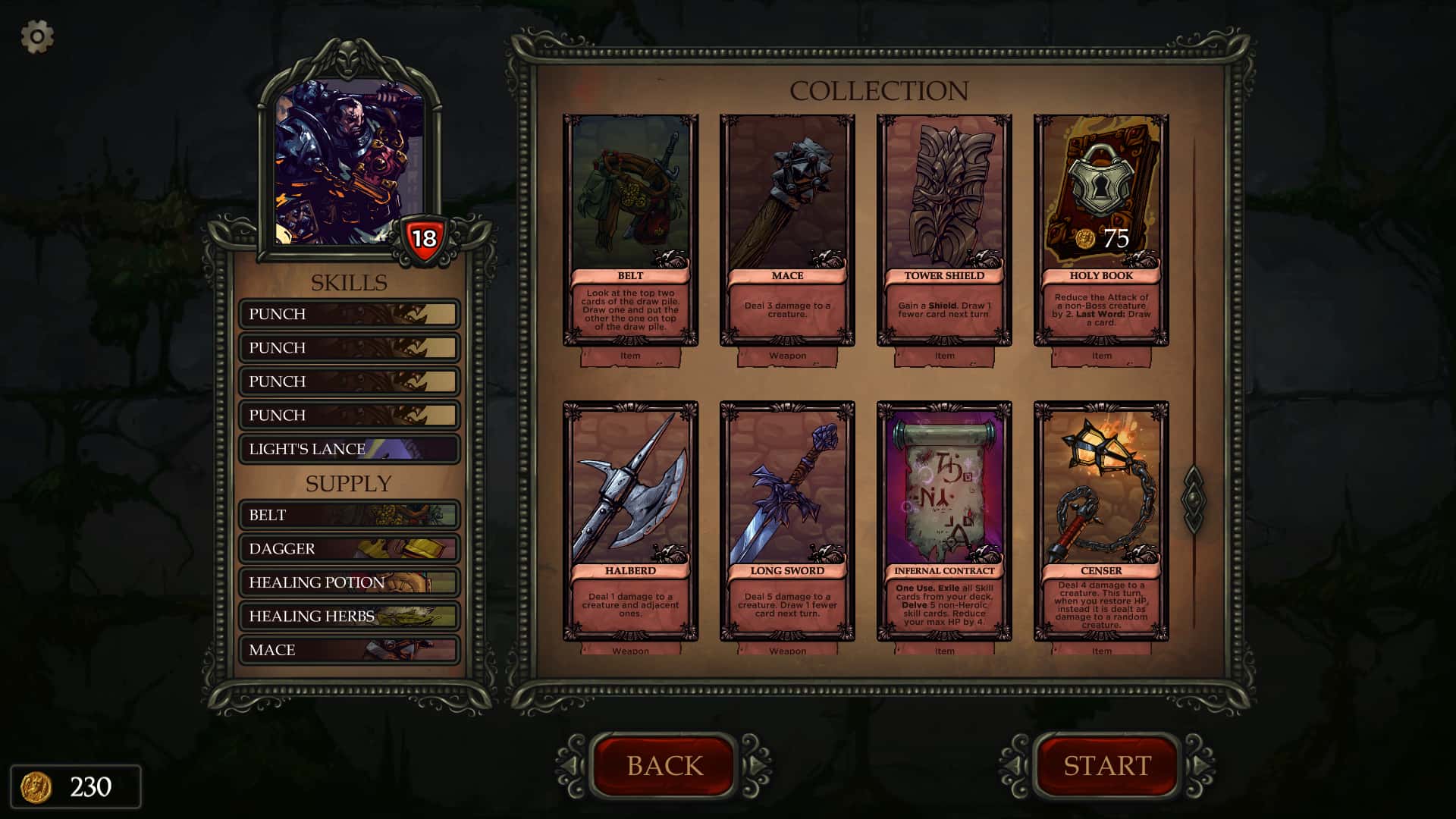Click the rainbow lance icon in Light's Lance row

[x=383, y=448]
